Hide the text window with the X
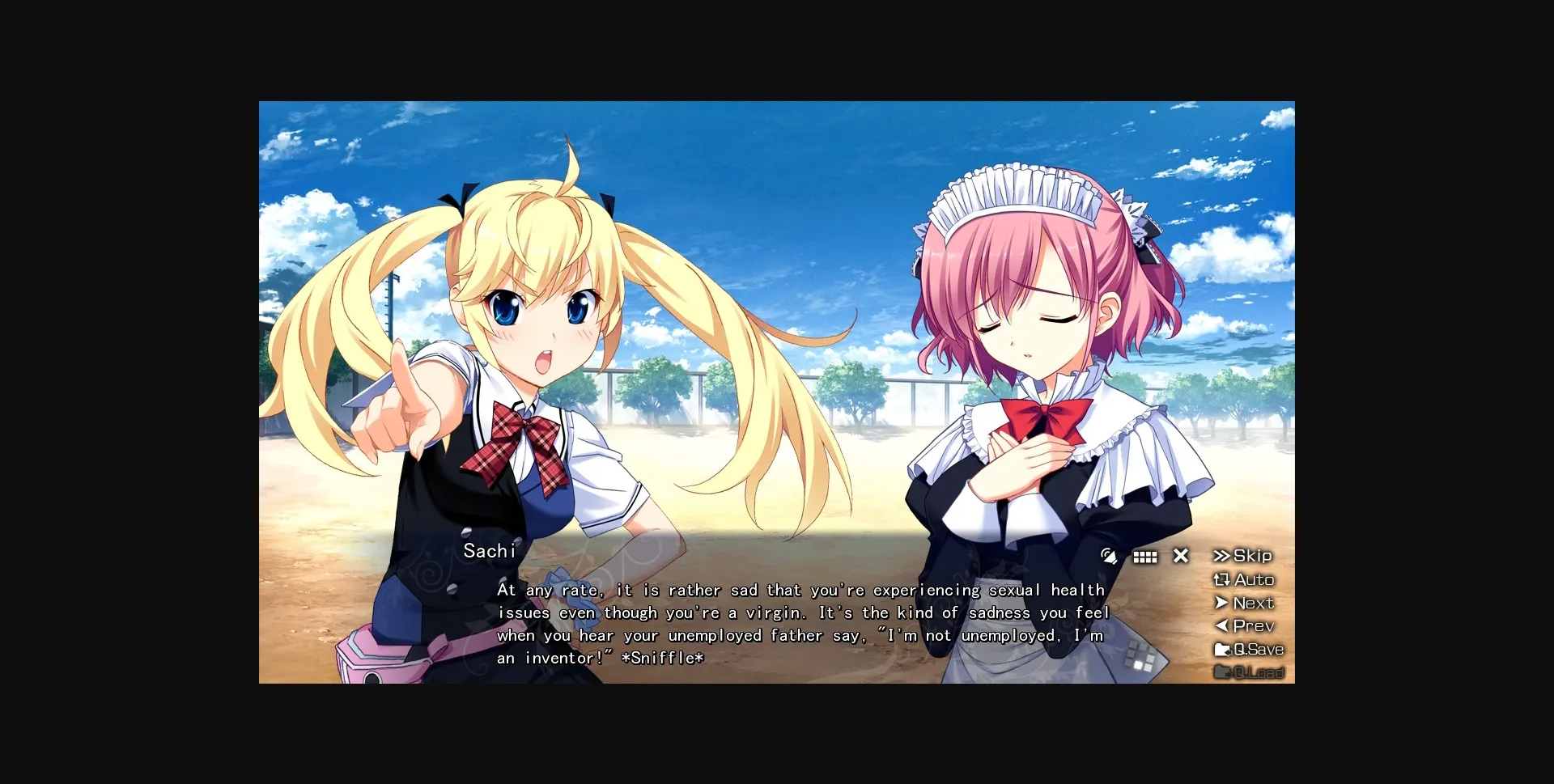 tap(1180, 556)
